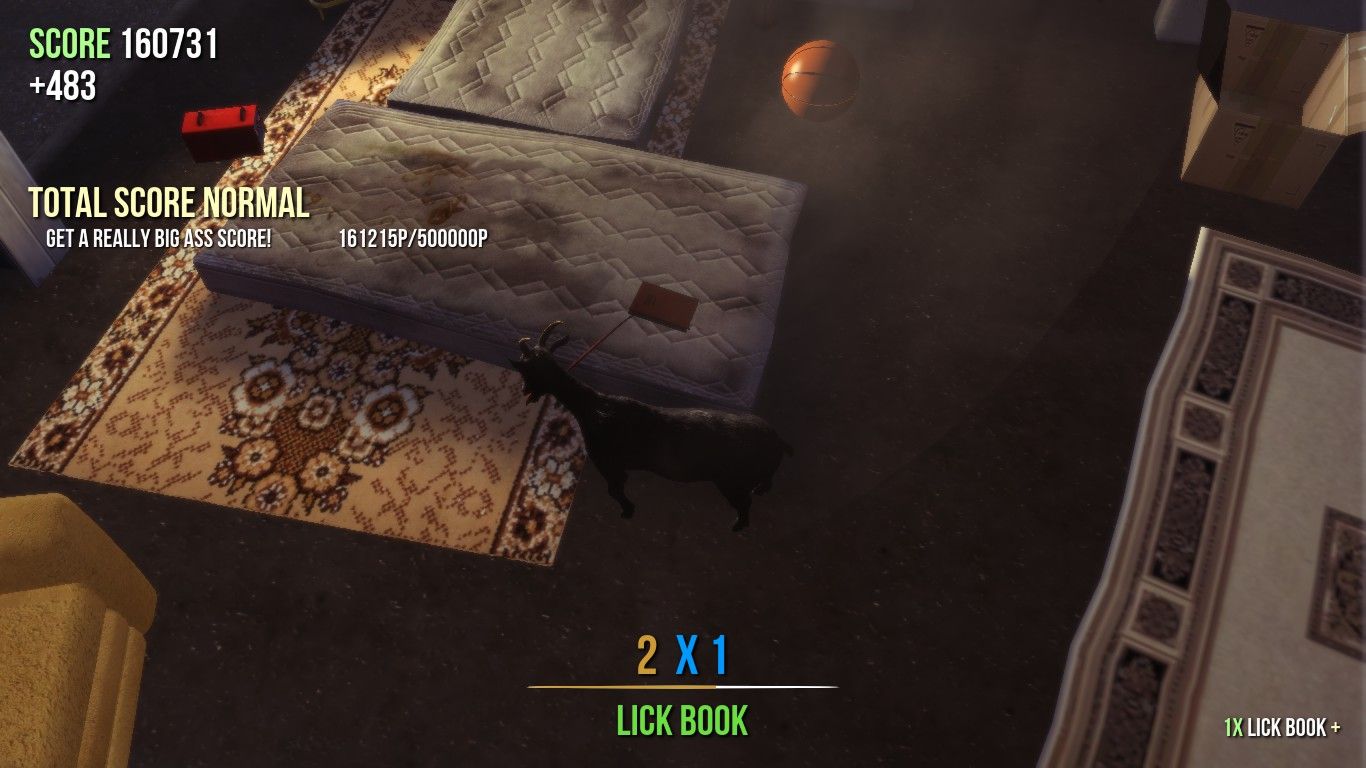This screenshot has height=768, width=1366.
Task: Click the gold-white divider line under the multiplier
Action: point(683,686)
